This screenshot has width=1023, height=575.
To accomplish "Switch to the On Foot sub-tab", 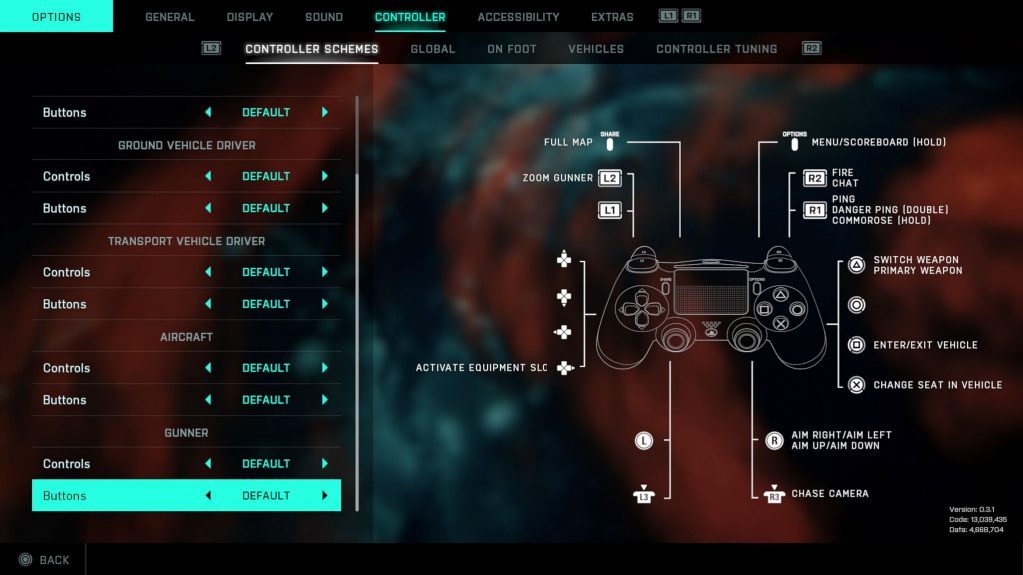I will (512, 49).
